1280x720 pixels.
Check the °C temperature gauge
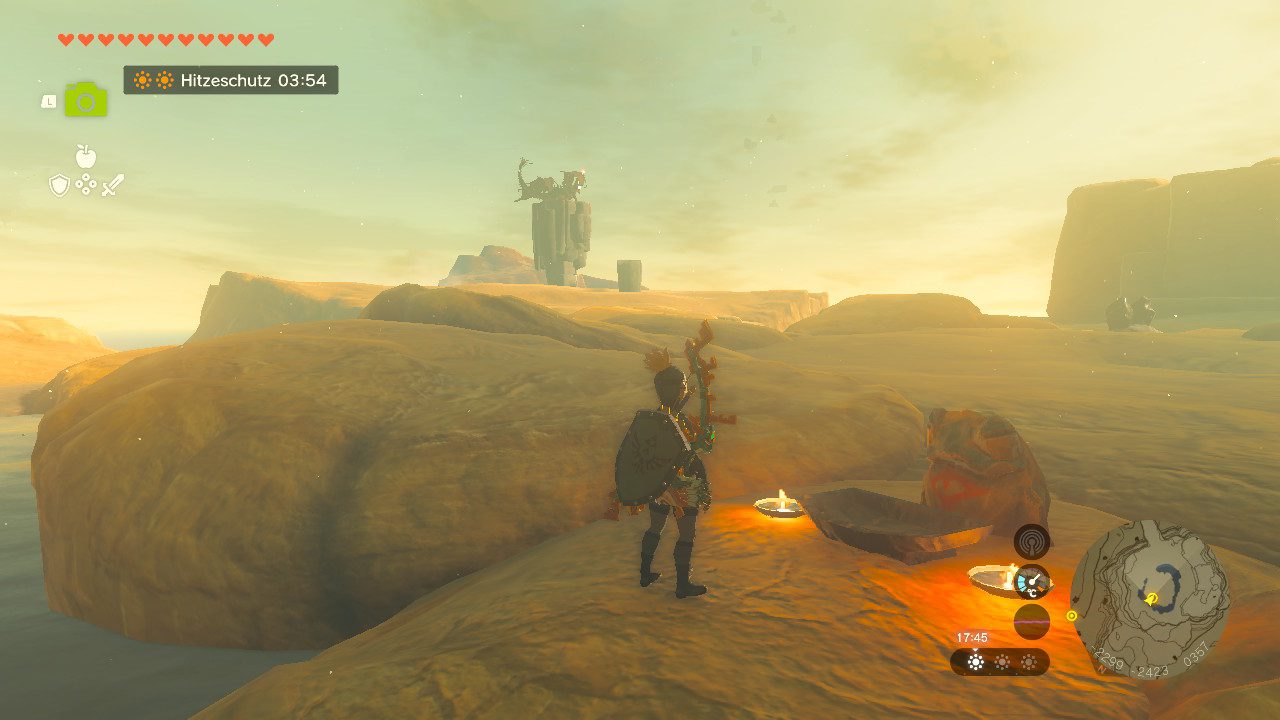point(1031,581)
